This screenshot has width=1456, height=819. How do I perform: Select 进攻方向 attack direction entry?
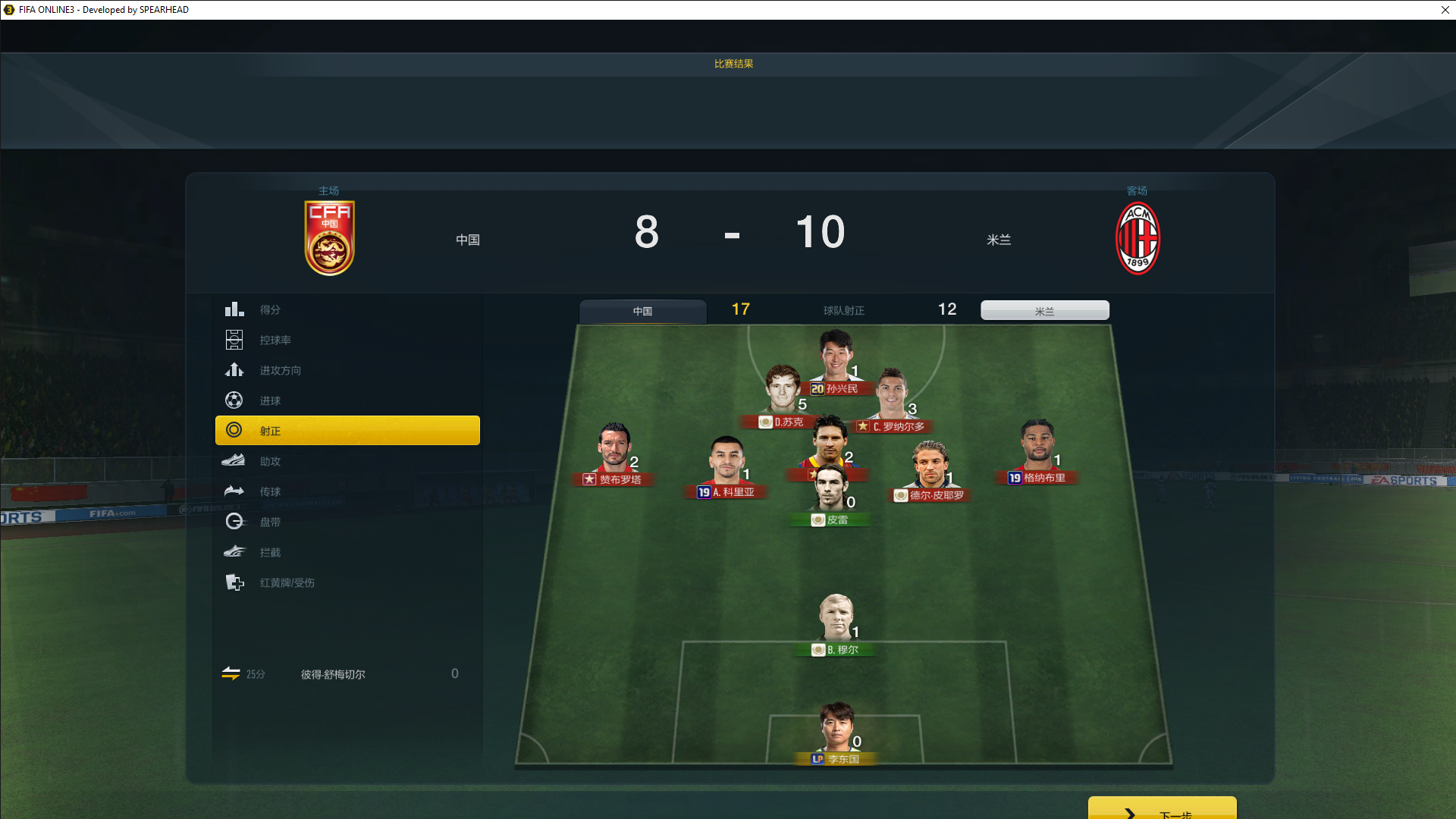pos(280,370)
